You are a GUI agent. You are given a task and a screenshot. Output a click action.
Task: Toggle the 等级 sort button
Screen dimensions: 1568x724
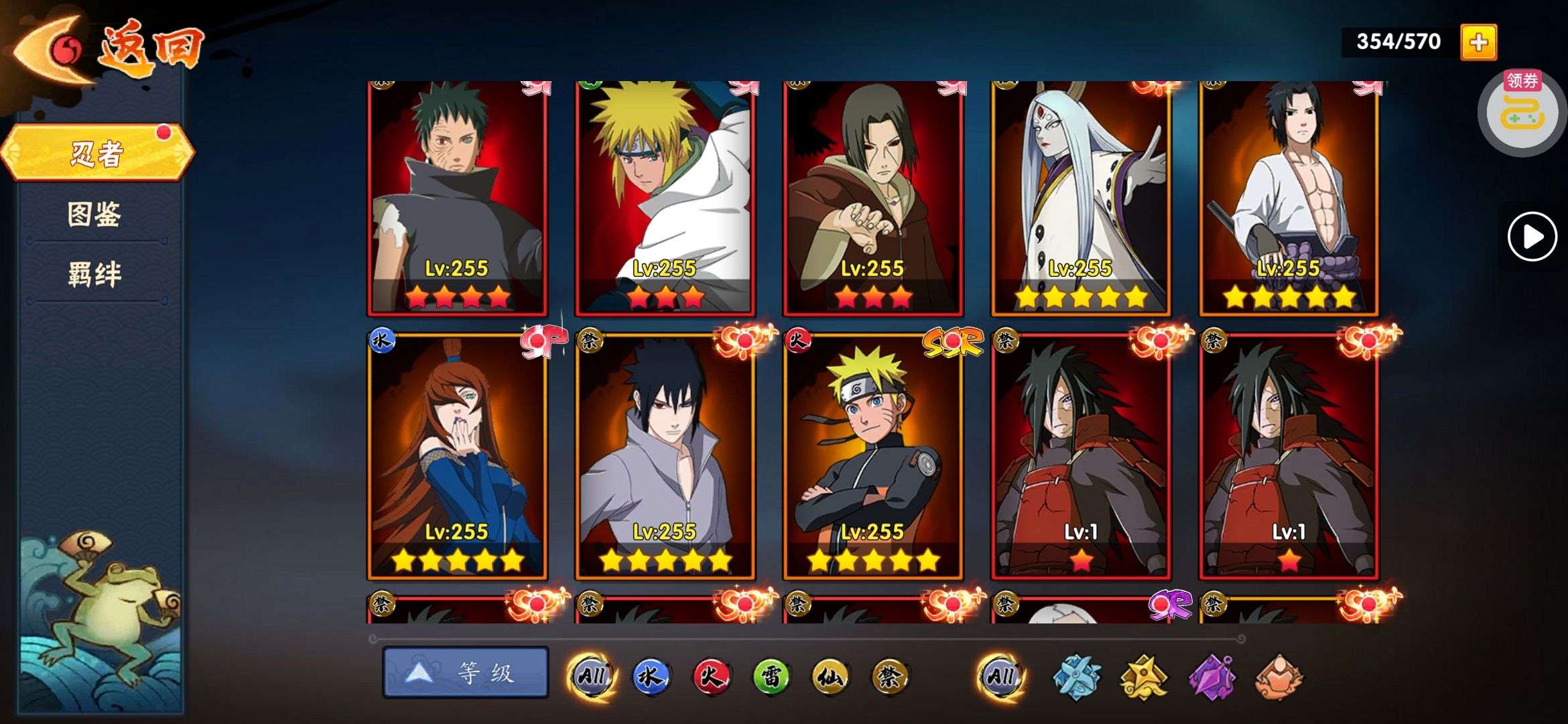tap(466, 672)
